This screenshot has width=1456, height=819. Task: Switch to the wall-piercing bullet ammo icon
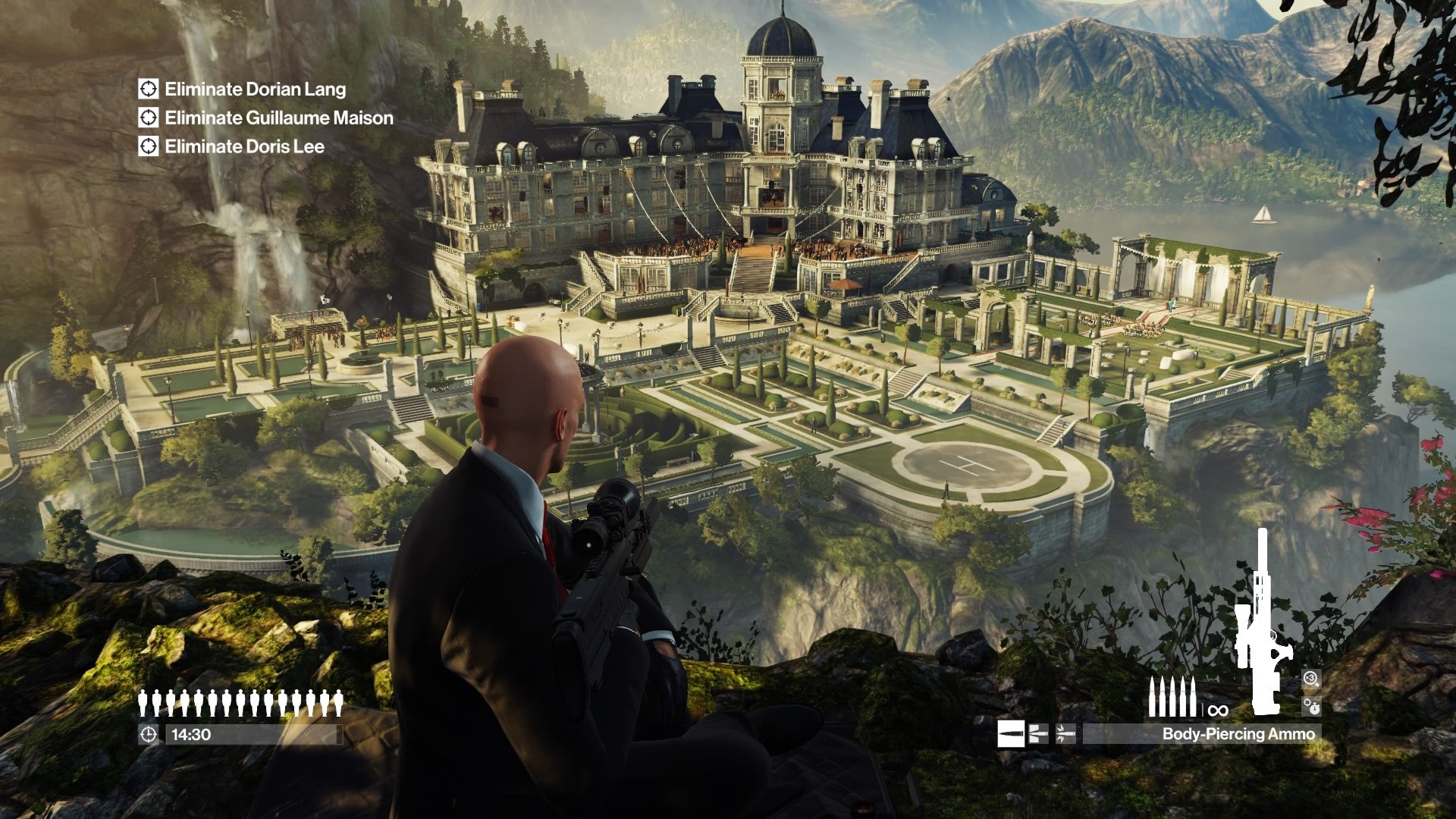click(x=1038, y=733)
